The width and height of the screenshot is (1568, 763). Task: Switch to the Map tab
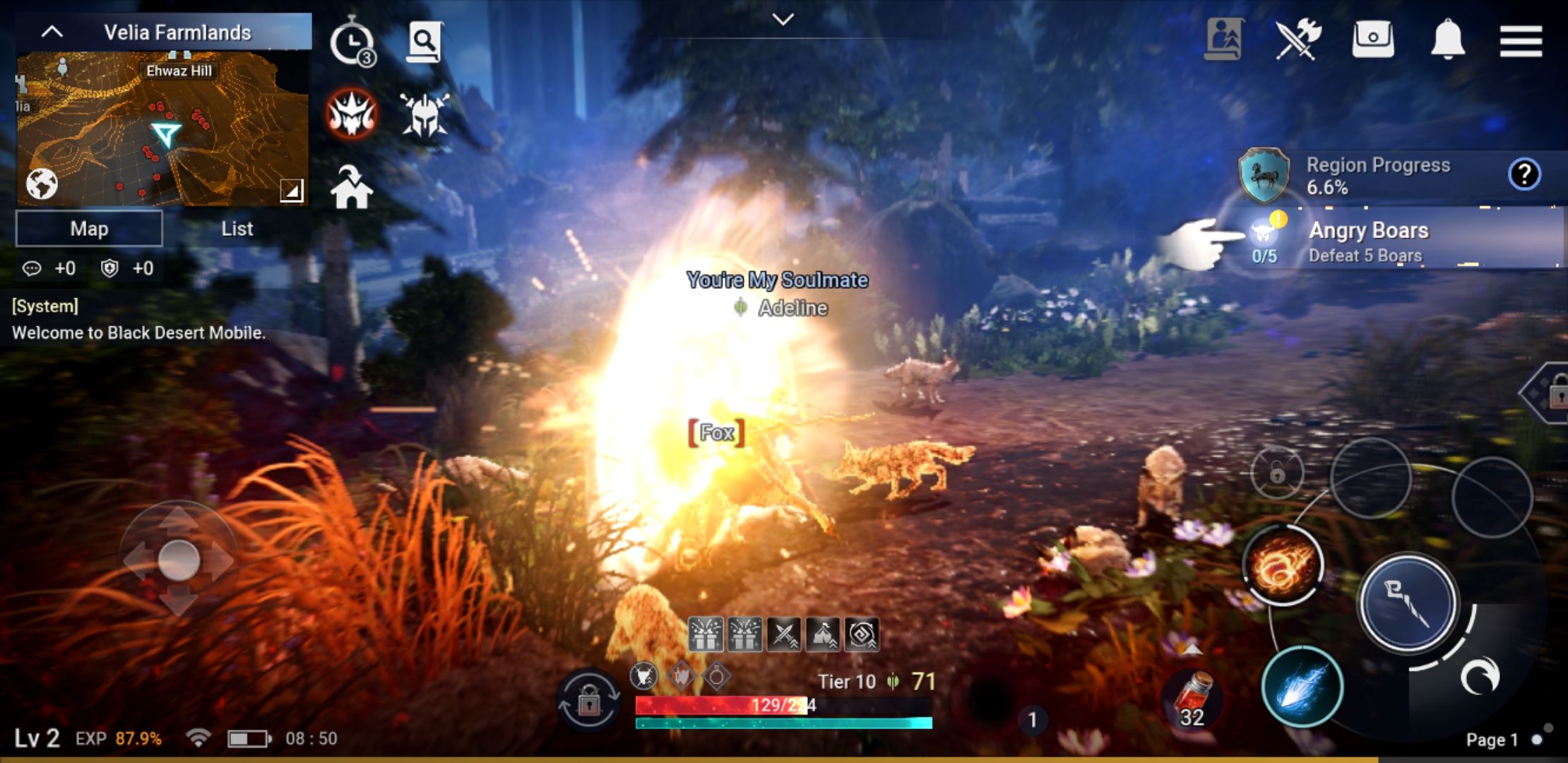click(x=88, y=227)
